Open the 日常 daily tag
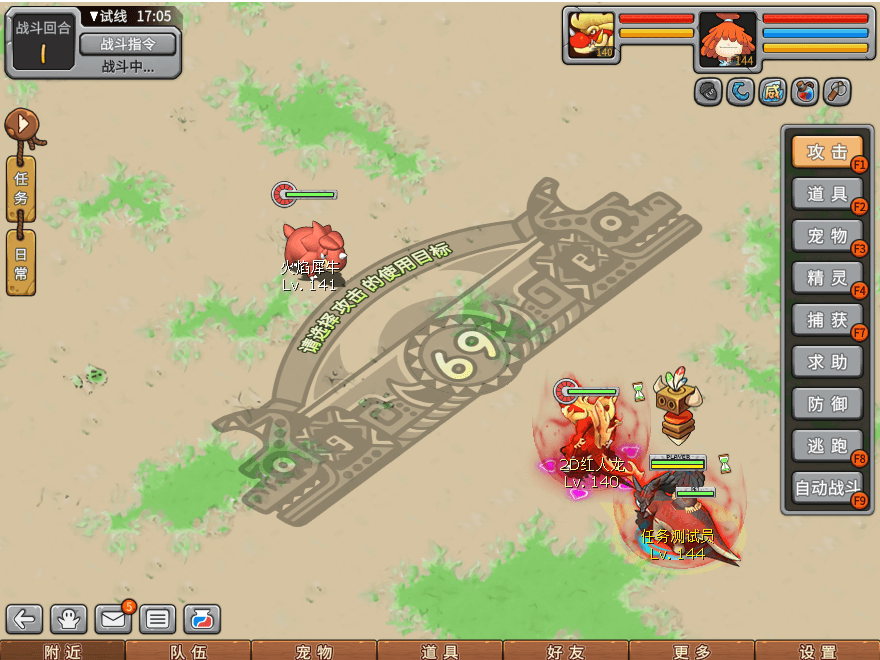This screenshot has width=880, height=660. click(x=21, y=262)
